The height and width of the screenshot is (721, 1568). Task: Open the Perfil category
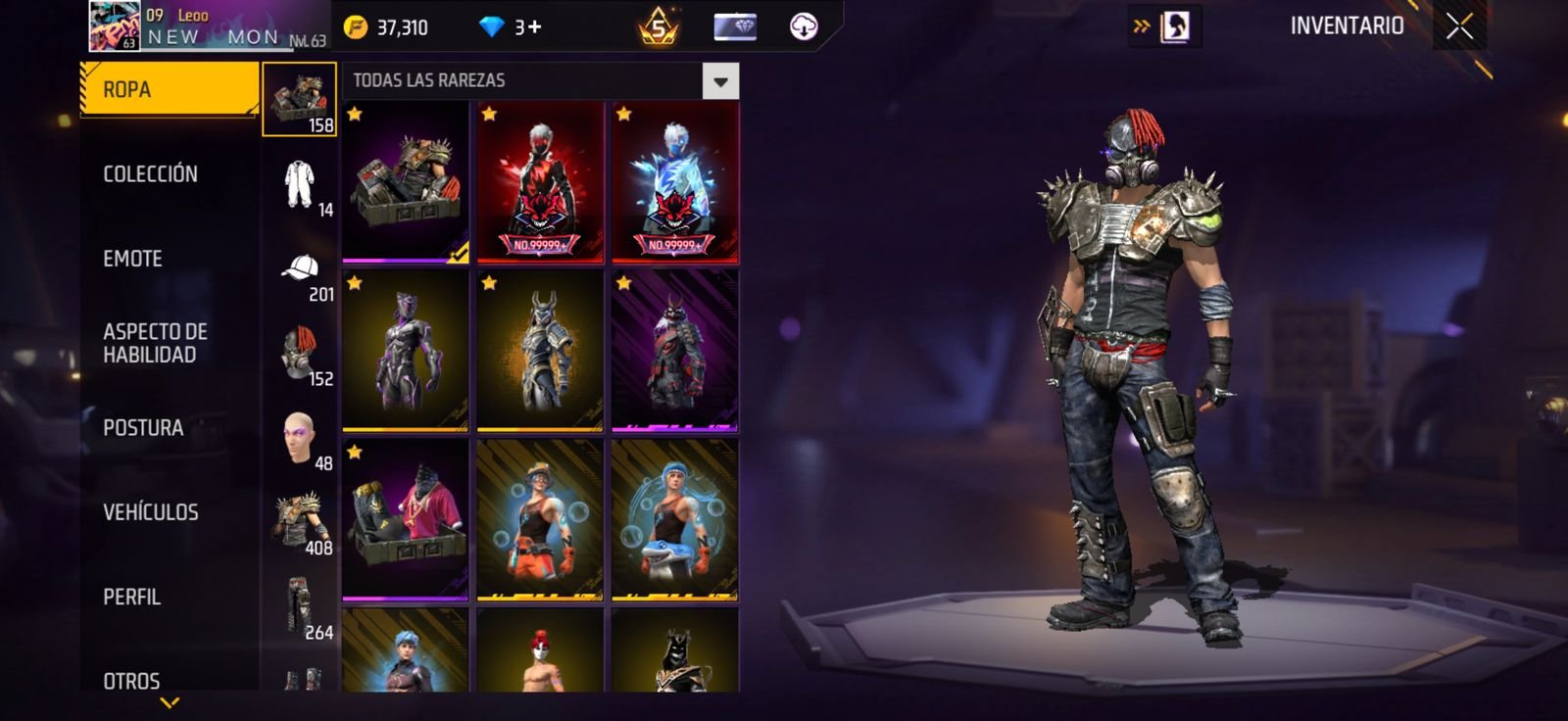pos(132,597)
